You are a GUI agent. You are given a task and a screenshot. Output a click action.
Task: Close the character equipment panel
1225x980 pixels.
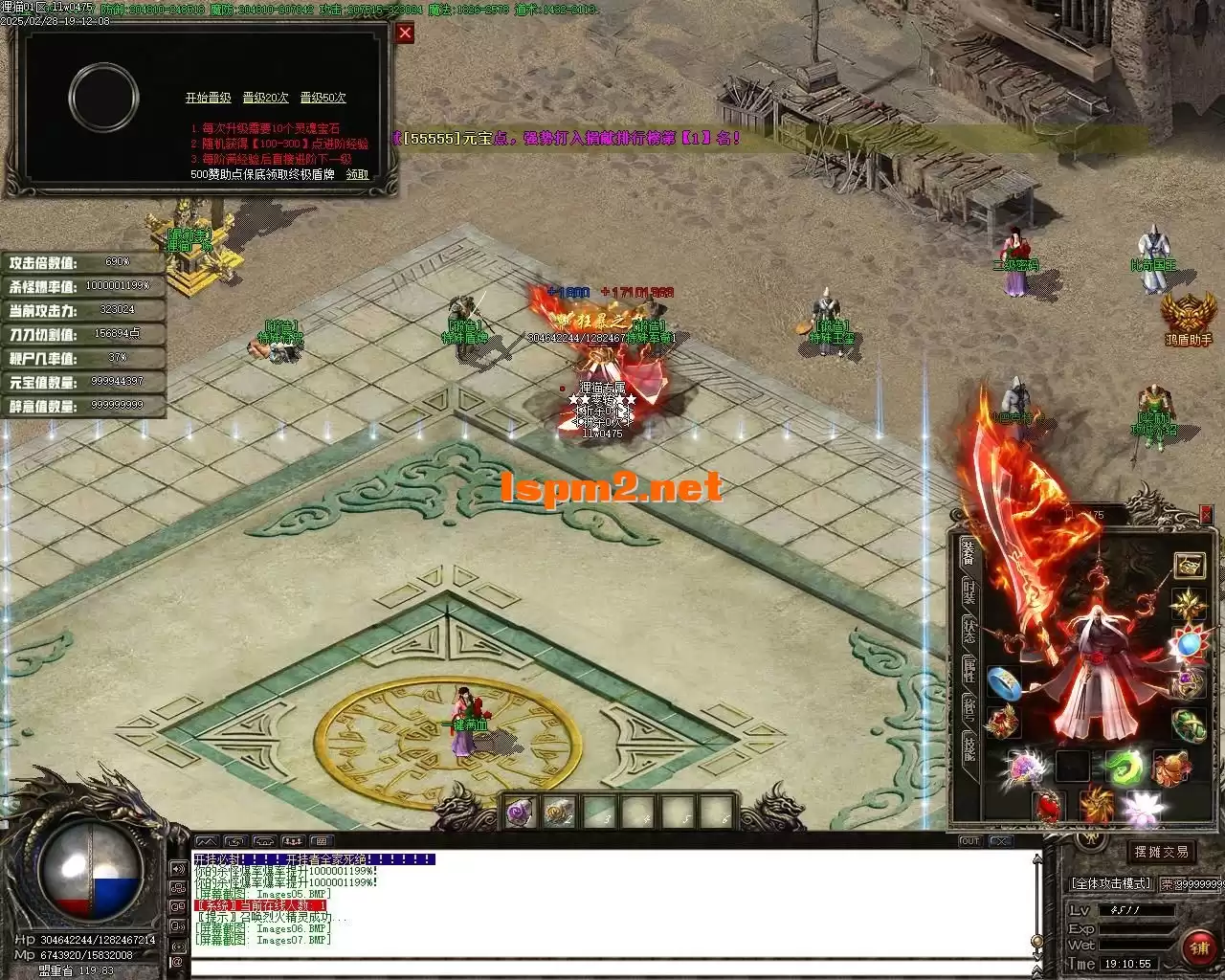click(1207, 516)
